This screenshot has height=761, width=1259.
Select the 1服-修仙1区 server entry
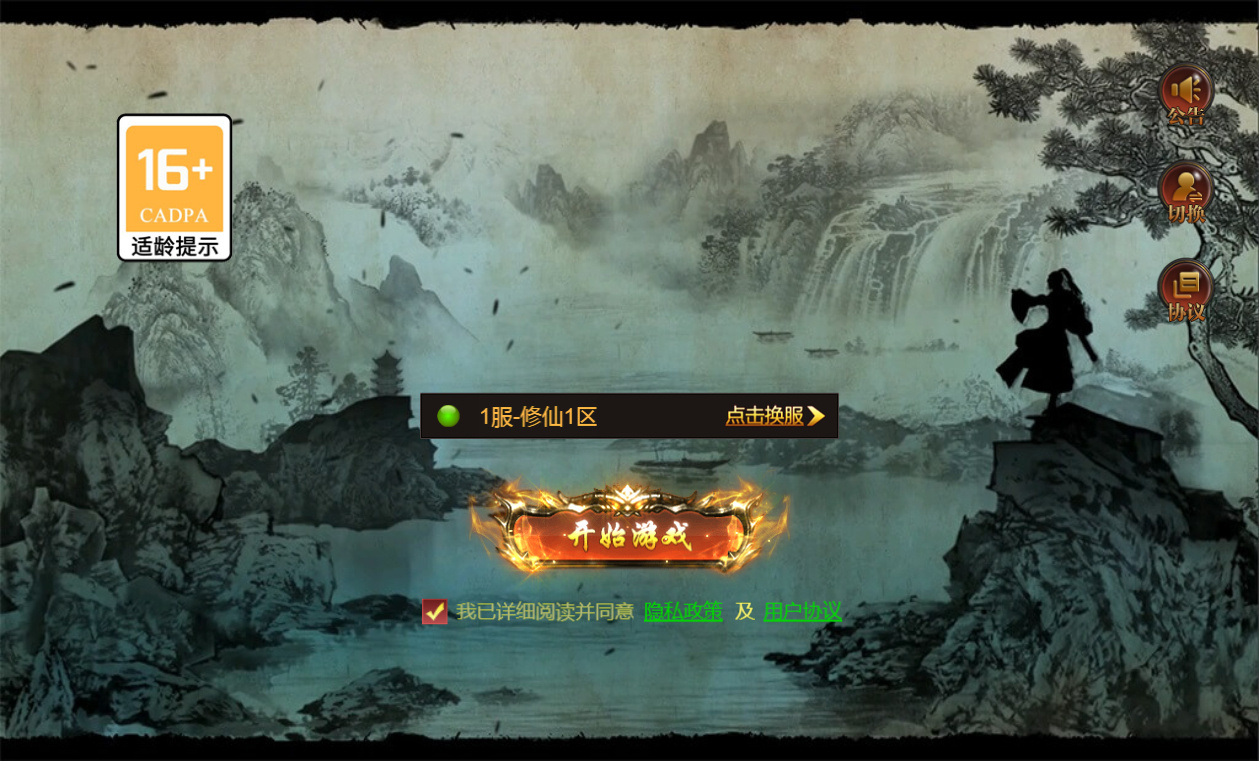pyautogui.click(x=538, y=417)
